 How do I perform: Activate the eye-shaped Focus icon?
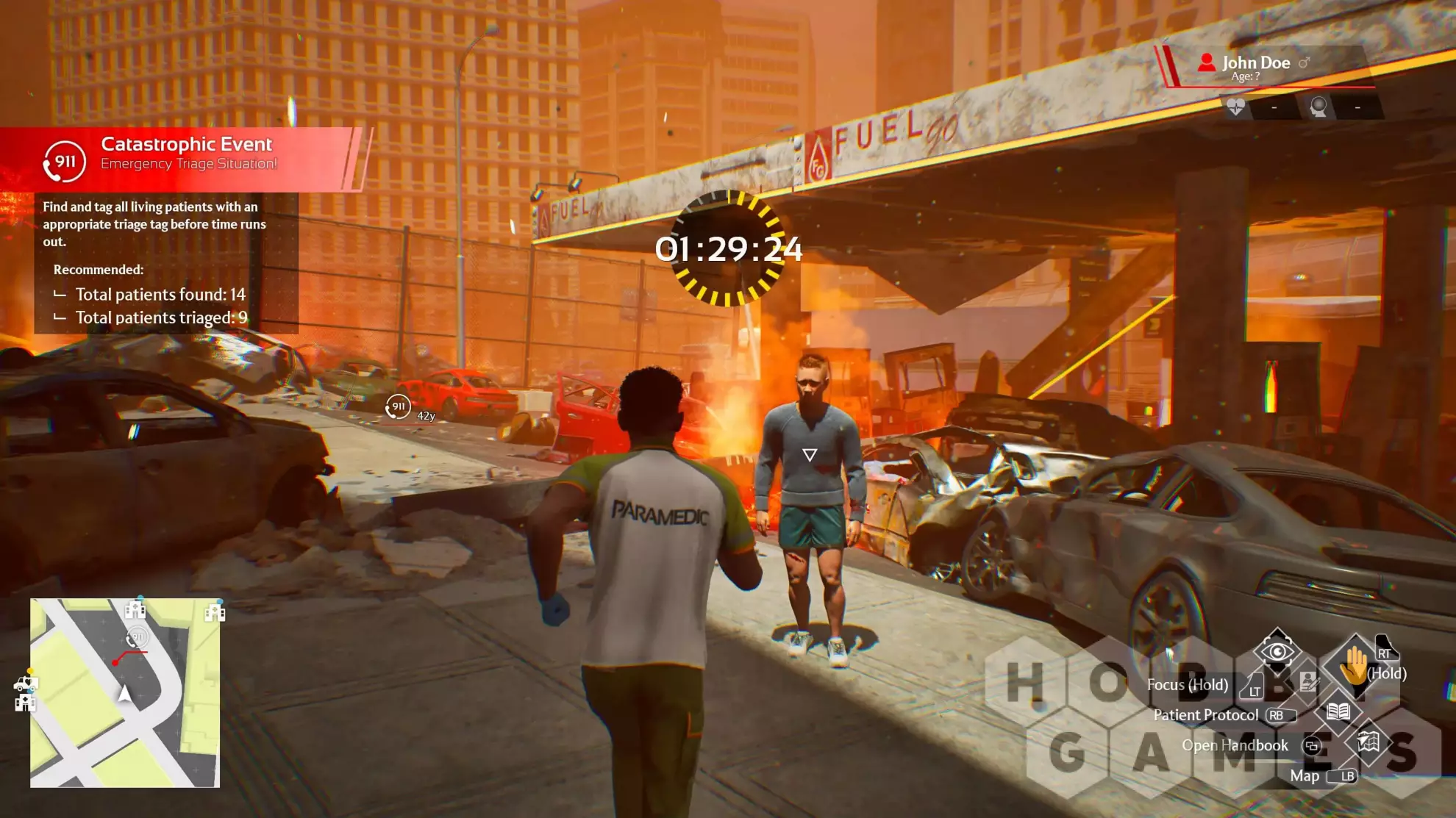1277,650
